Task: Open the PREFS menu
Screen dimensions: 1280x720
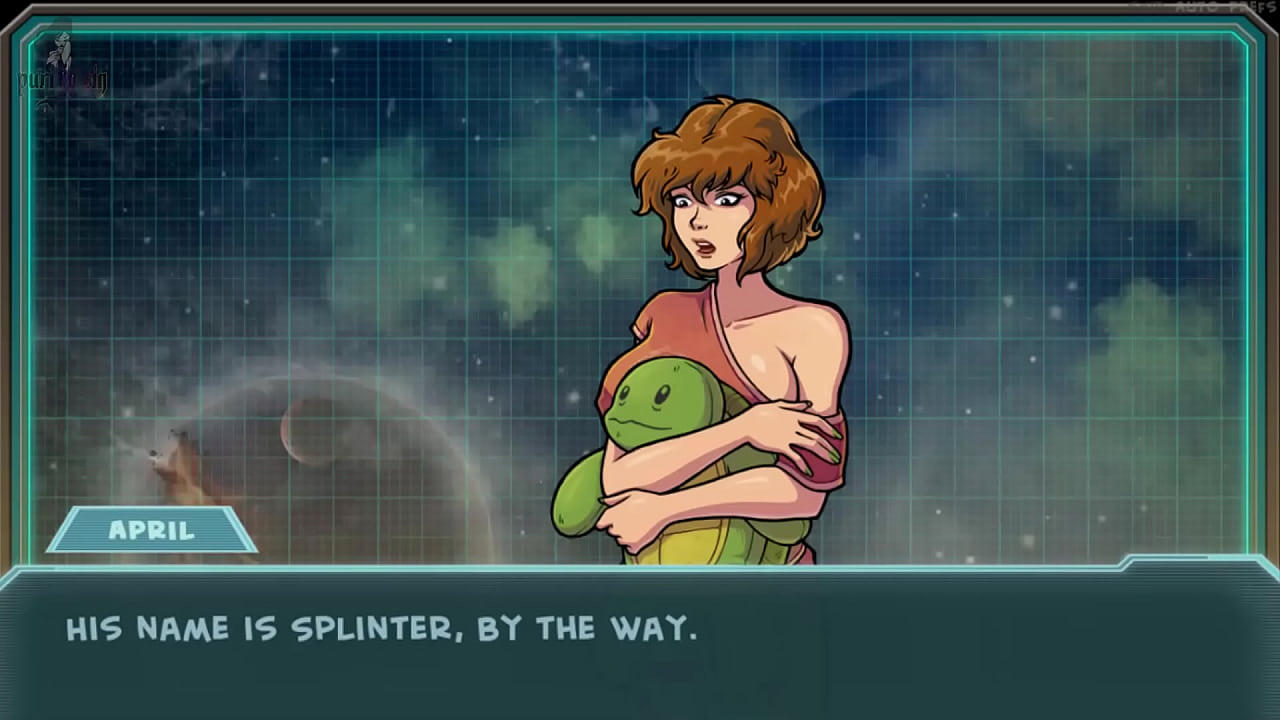Action: [x=1251, y=7]
